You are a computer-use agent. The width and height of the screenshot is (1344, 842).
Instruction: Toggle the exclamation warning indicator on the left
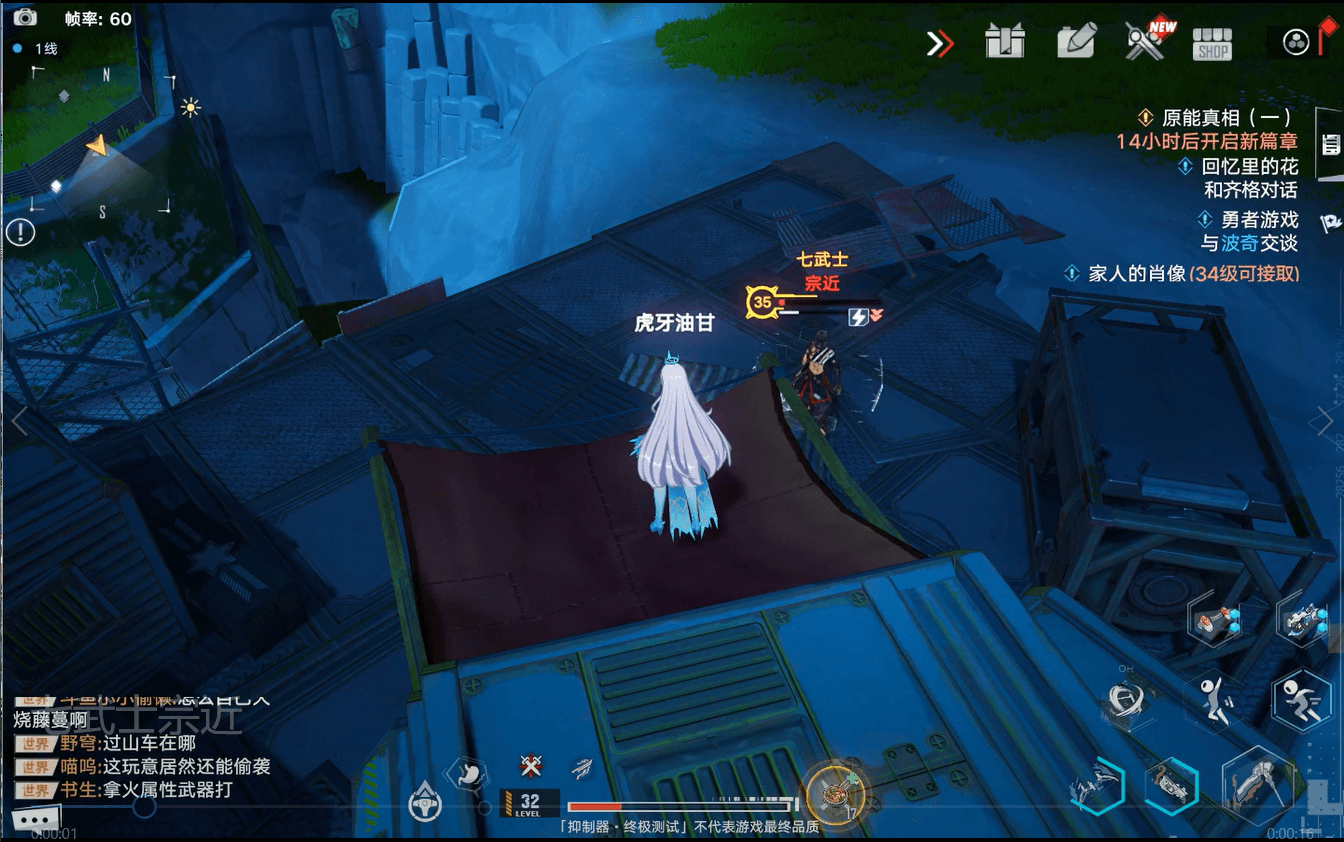21,232
